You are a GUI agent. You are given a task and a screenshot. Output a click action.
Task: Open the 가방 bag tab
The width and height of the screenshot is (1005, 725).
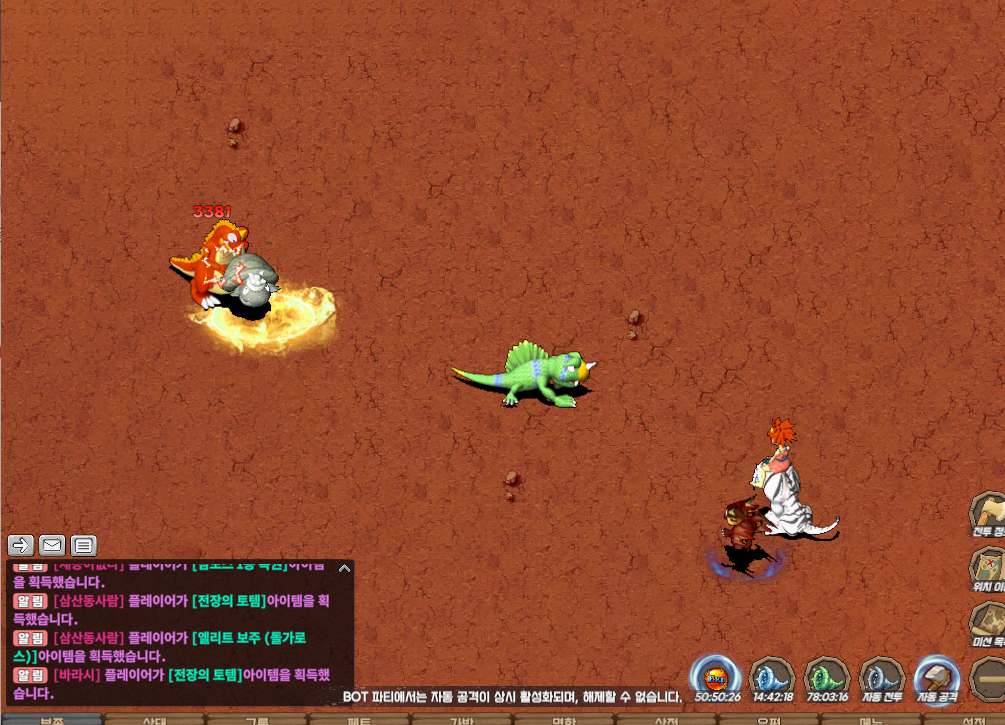(x=461, y=719)
